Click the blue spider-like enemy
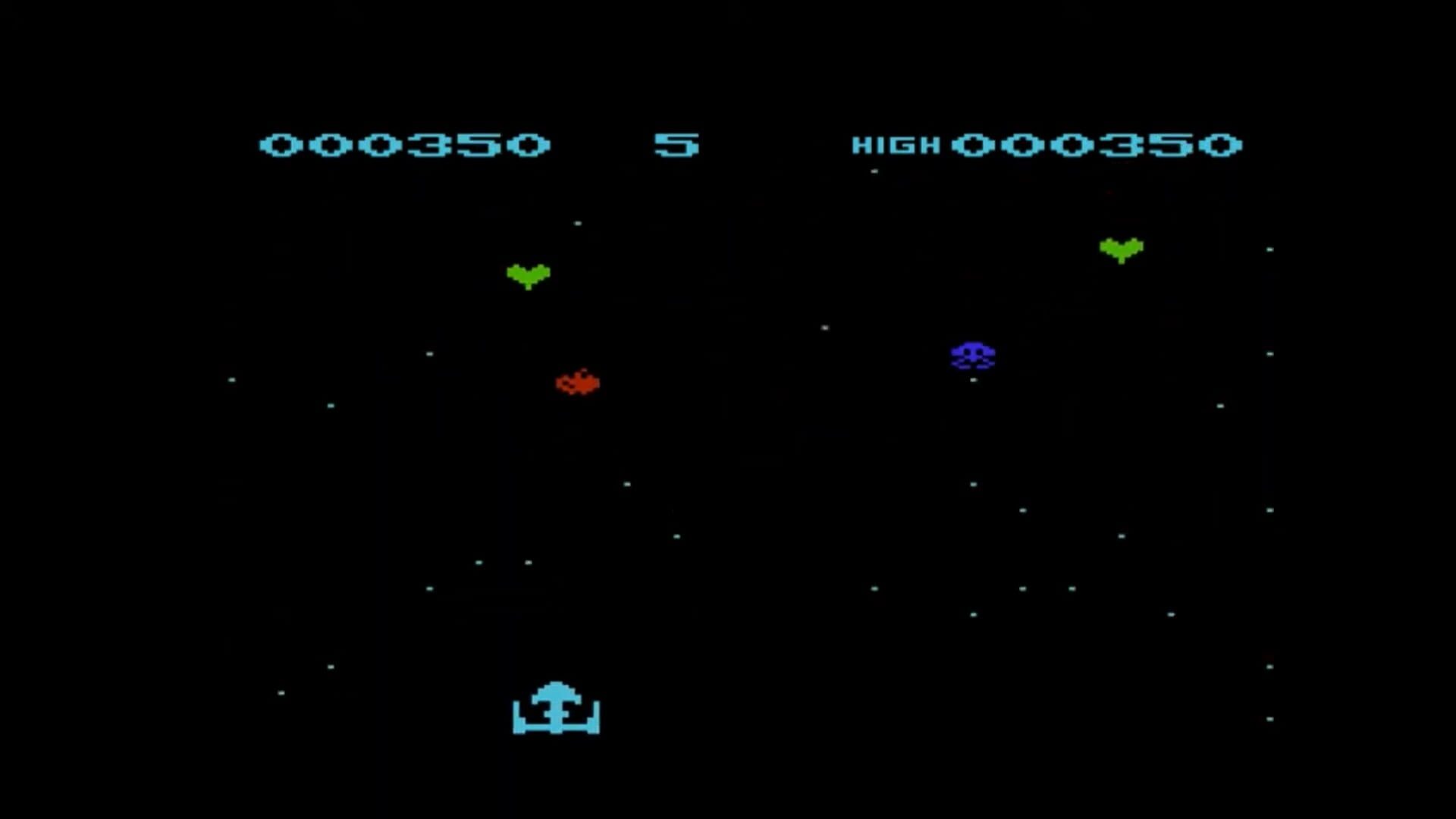 click(x=974, y=354)
